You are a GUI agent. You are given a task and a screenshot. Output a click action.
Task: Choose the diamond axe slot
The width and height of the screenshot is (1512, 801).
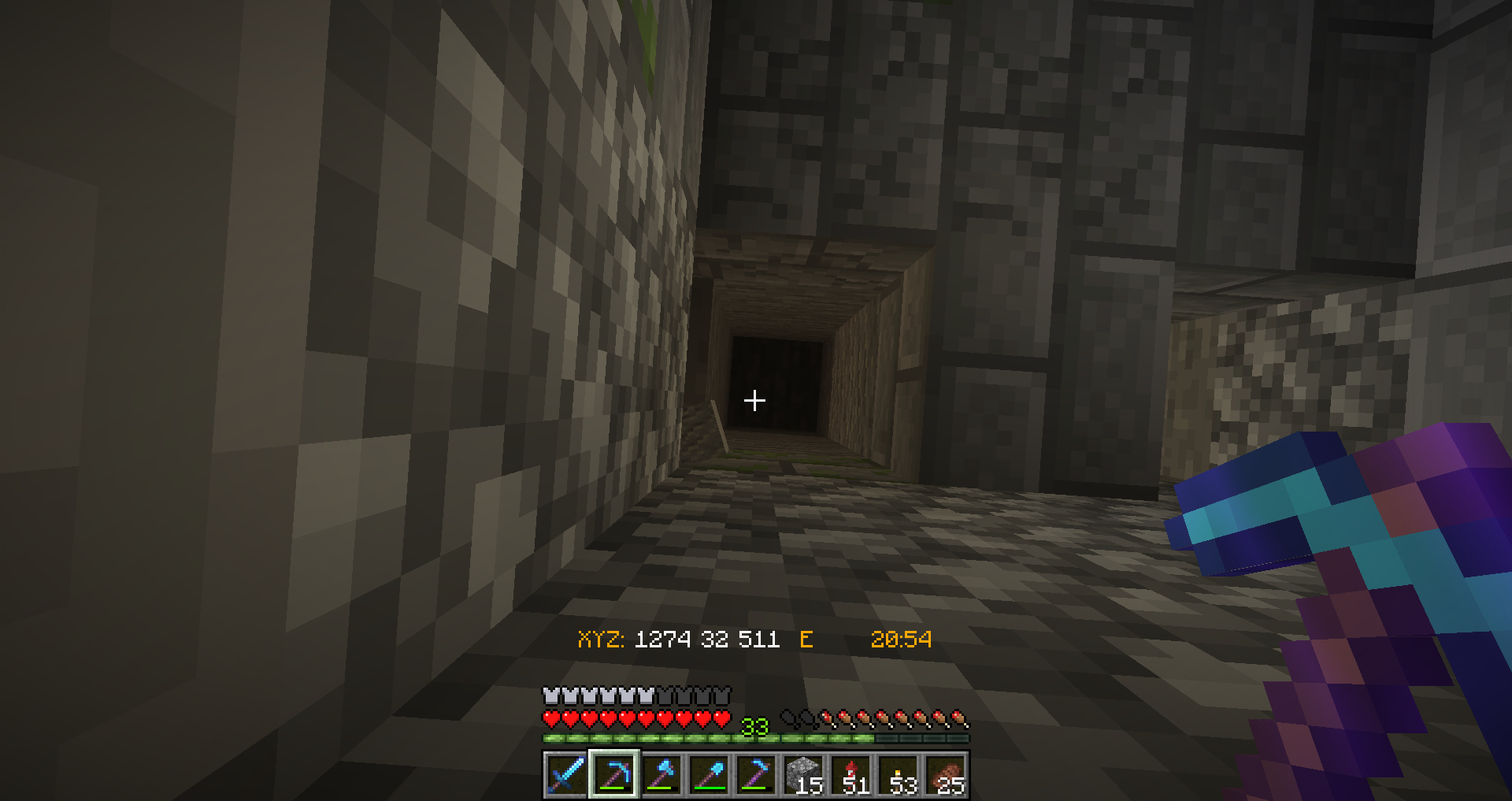point(661,774)
